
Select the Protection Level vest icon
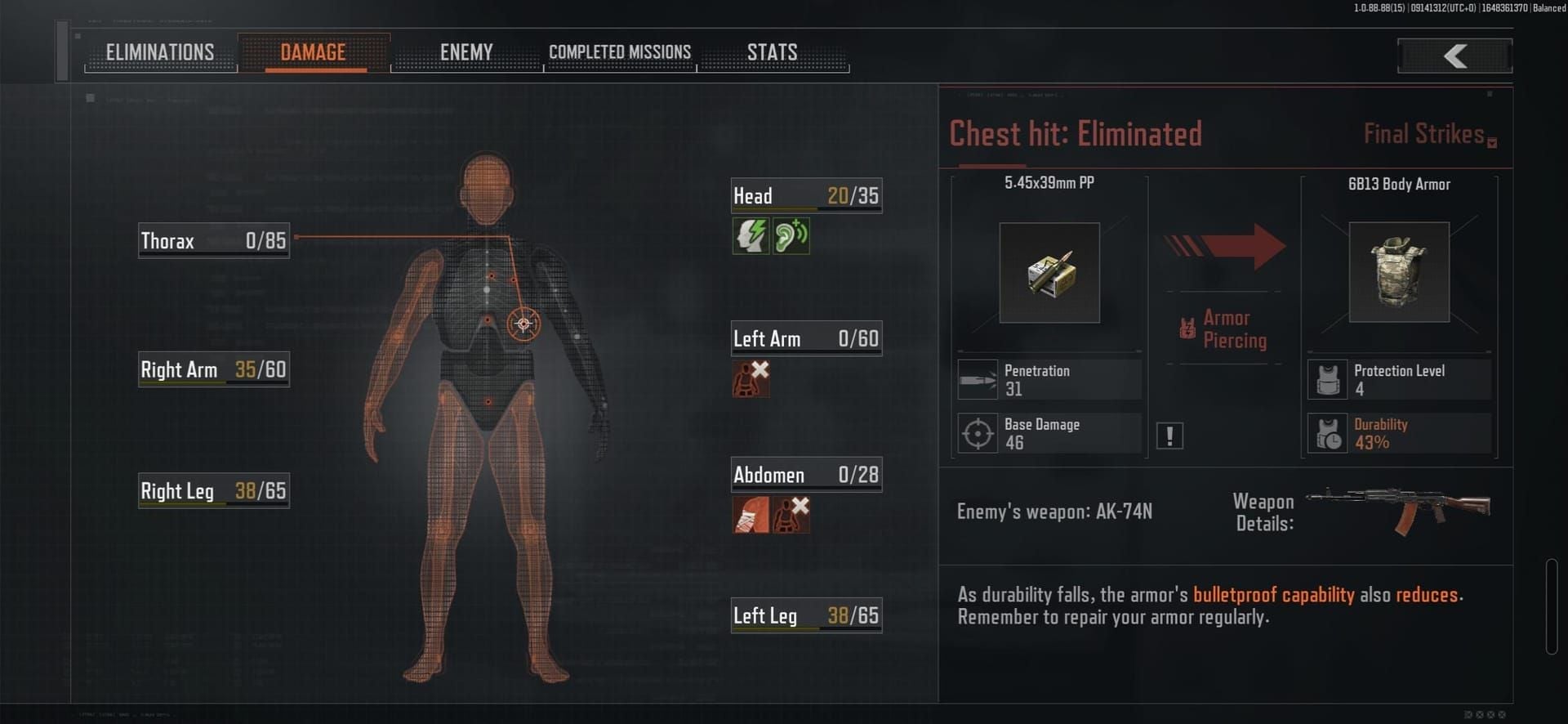[1327, 378]
